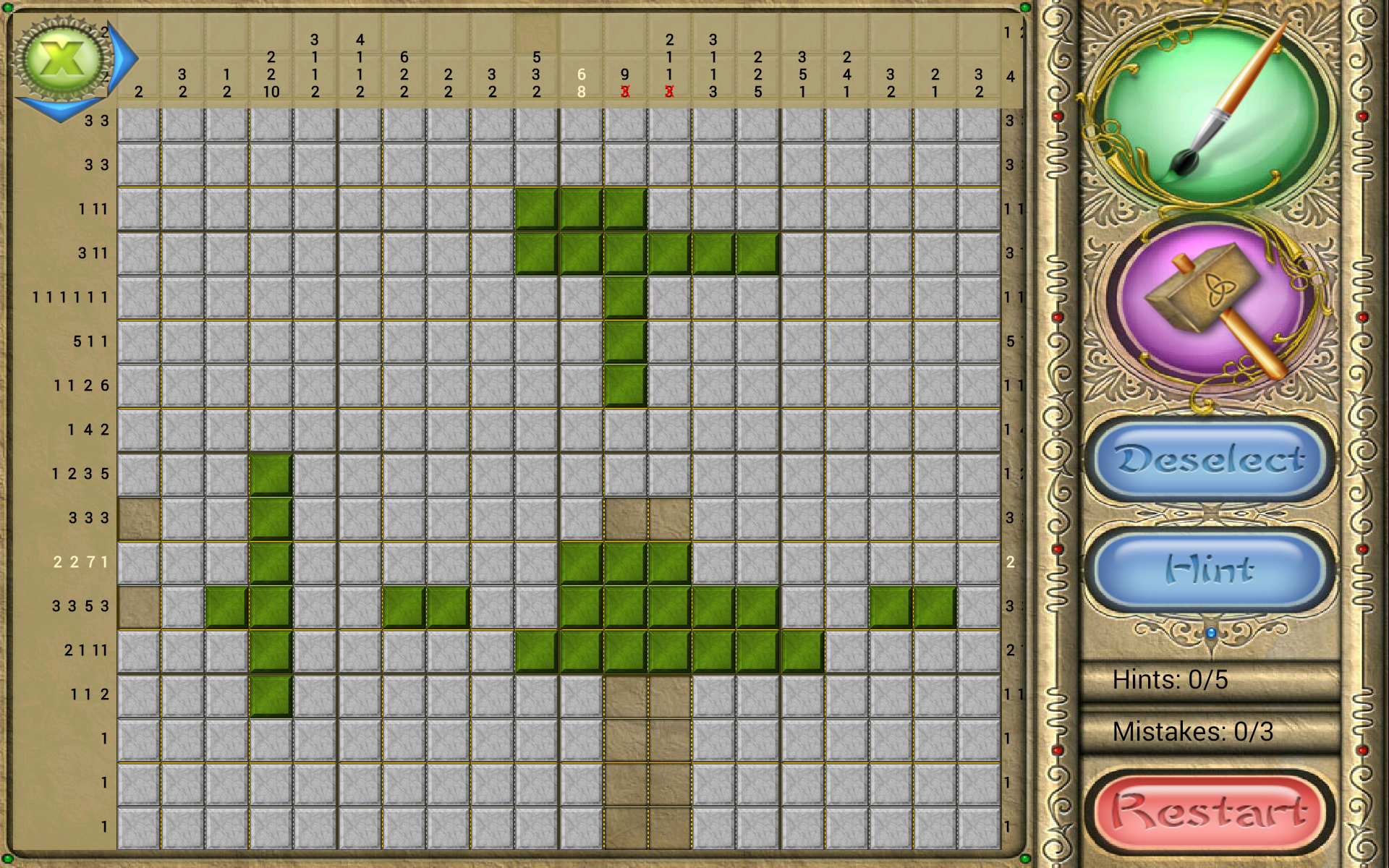The height and width of the screenshot is (868, 1389).
Task: Click the highlighted 6 8 column clue
Action: point(580,81)
